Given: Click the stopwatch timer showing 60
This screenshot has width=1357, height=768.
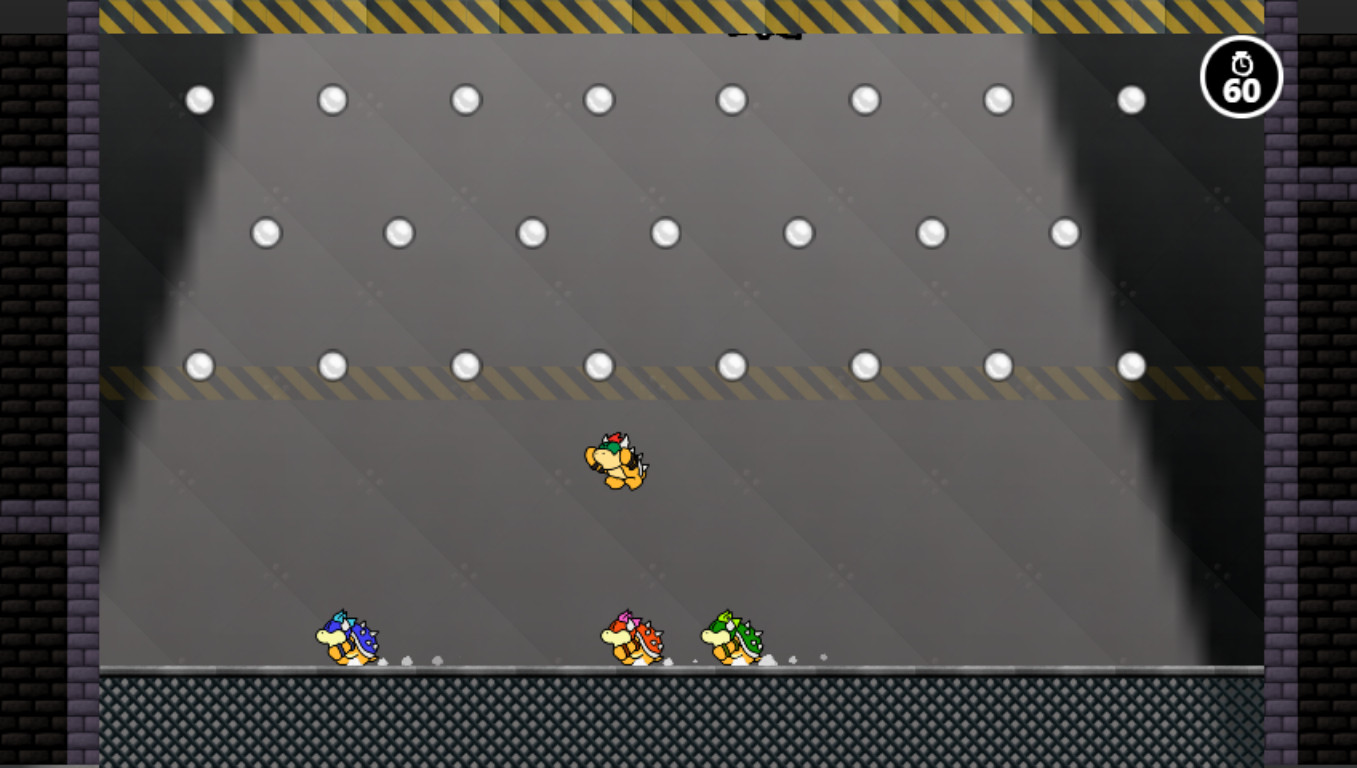Looking at the screenshot, I should (1240, 77).
